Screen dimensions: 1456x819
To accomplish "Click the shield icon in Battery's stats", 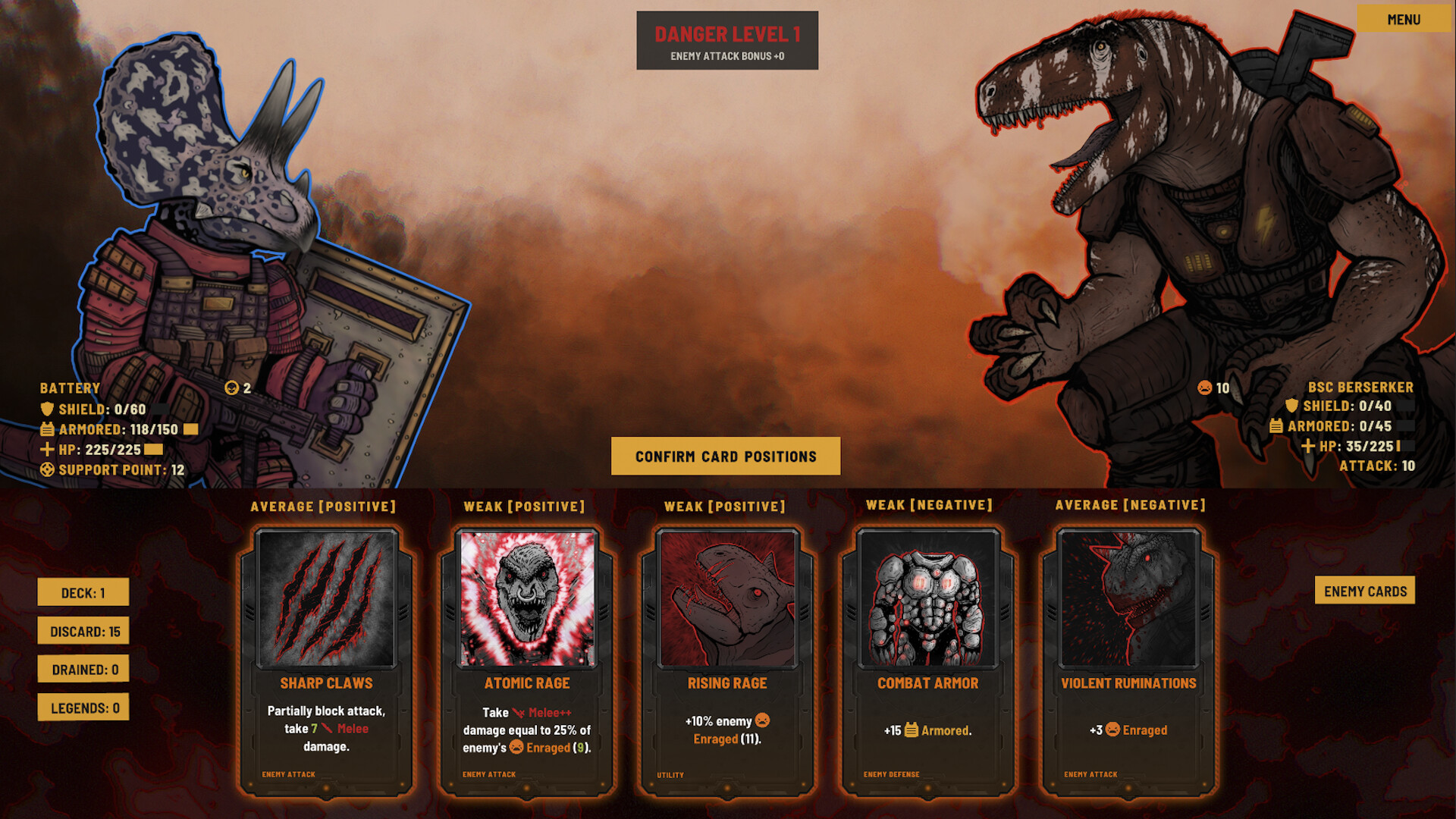I will pyautogui.click(x=47, y=409).
